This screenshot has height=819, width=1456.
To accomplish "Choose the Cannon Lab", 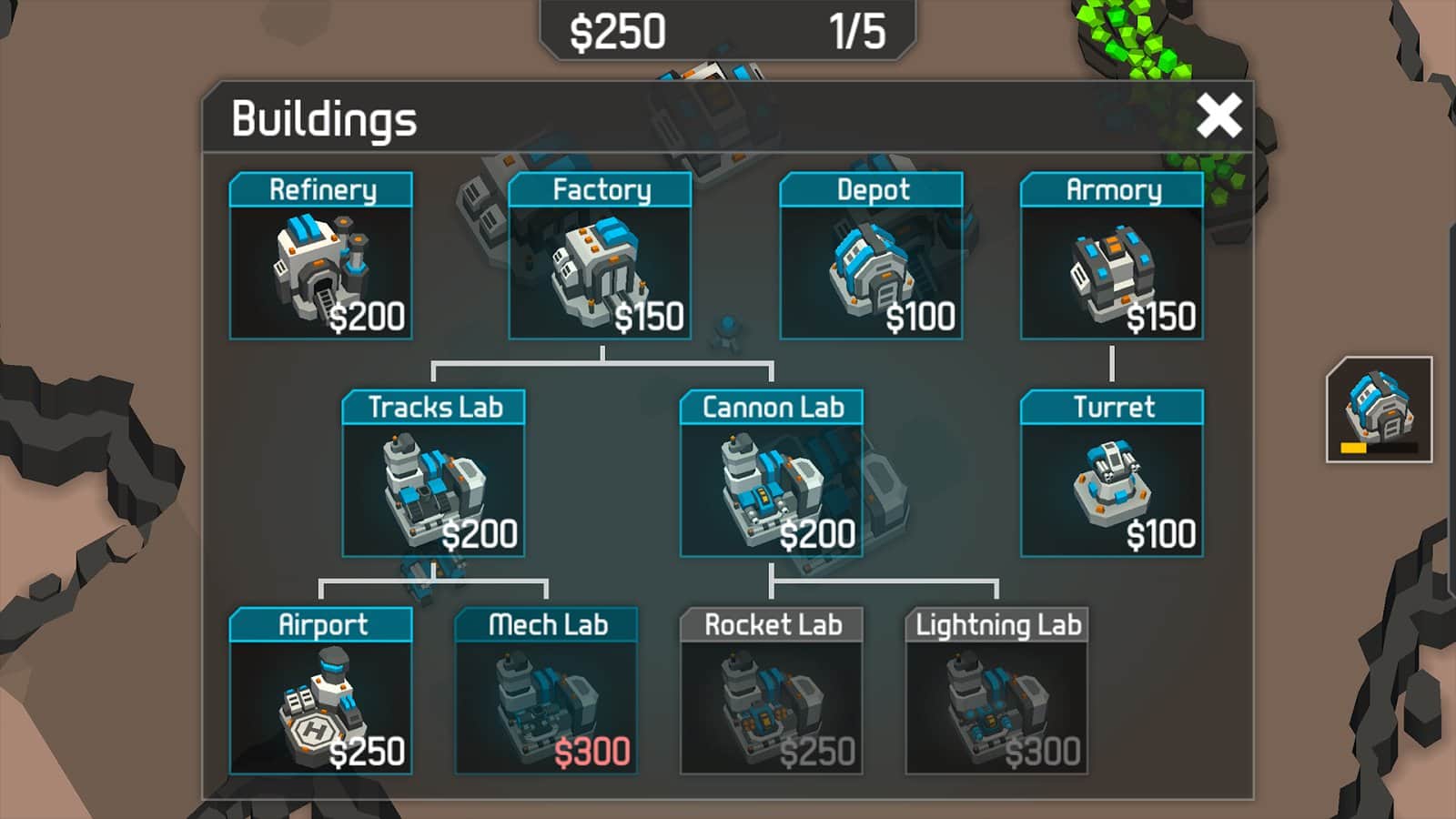I will 771,474.
